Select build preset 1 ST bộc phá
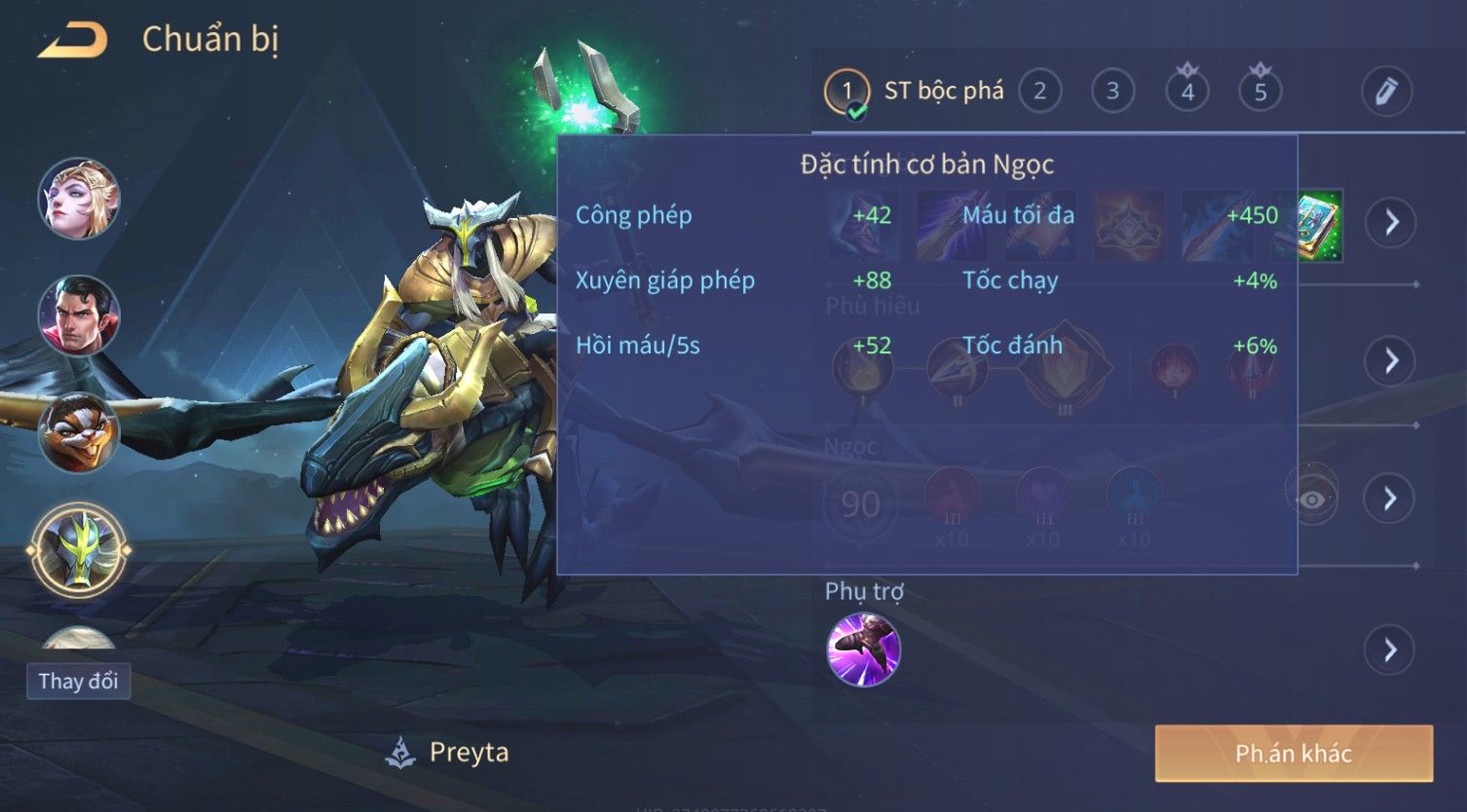Screen dimensions: 1467x812 (846, 92)
